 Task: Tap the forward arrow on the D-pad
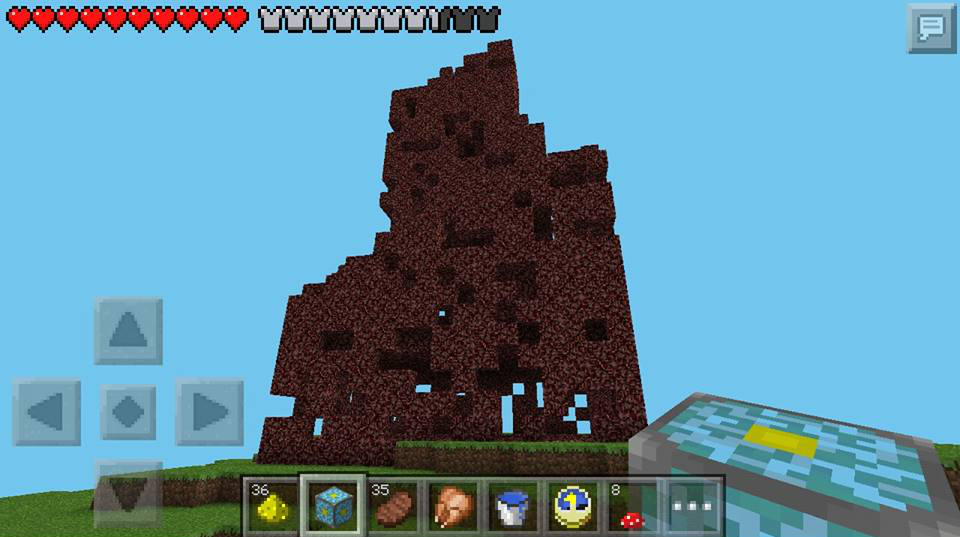click(128, 330)
